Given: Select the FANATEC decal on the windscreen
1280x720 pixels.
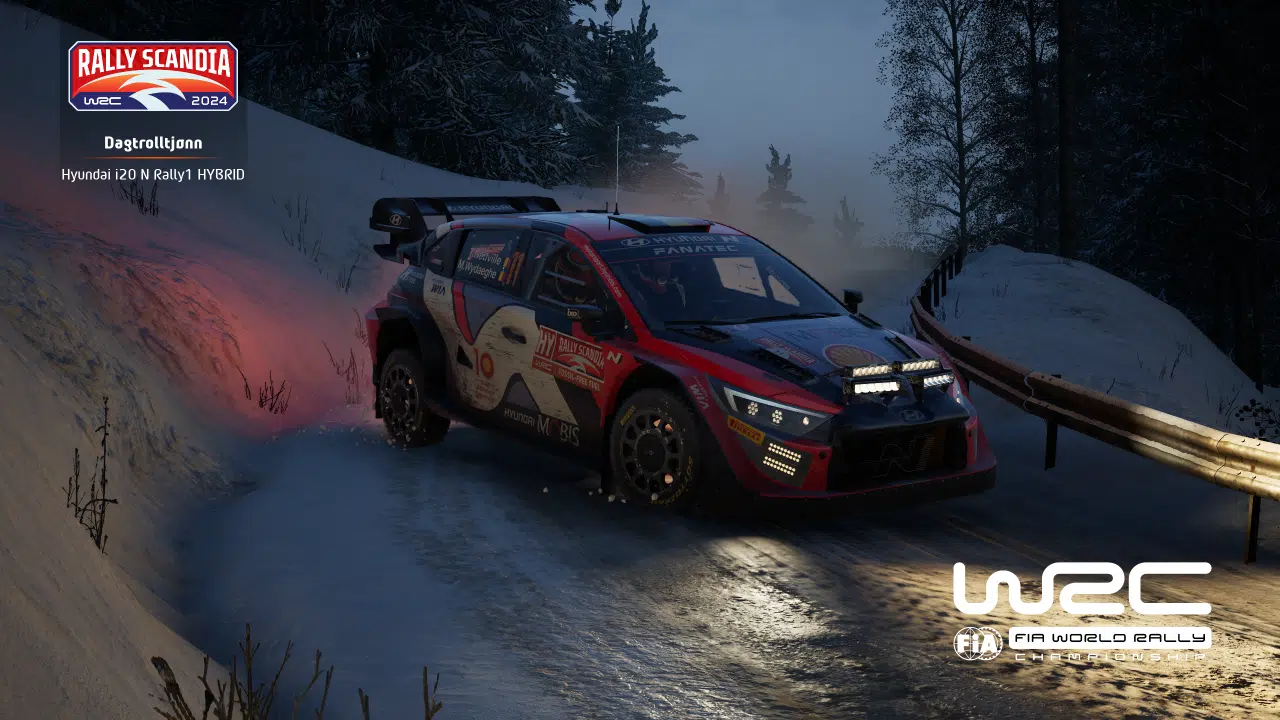Looking at the screenshot, I should (693, 249).
